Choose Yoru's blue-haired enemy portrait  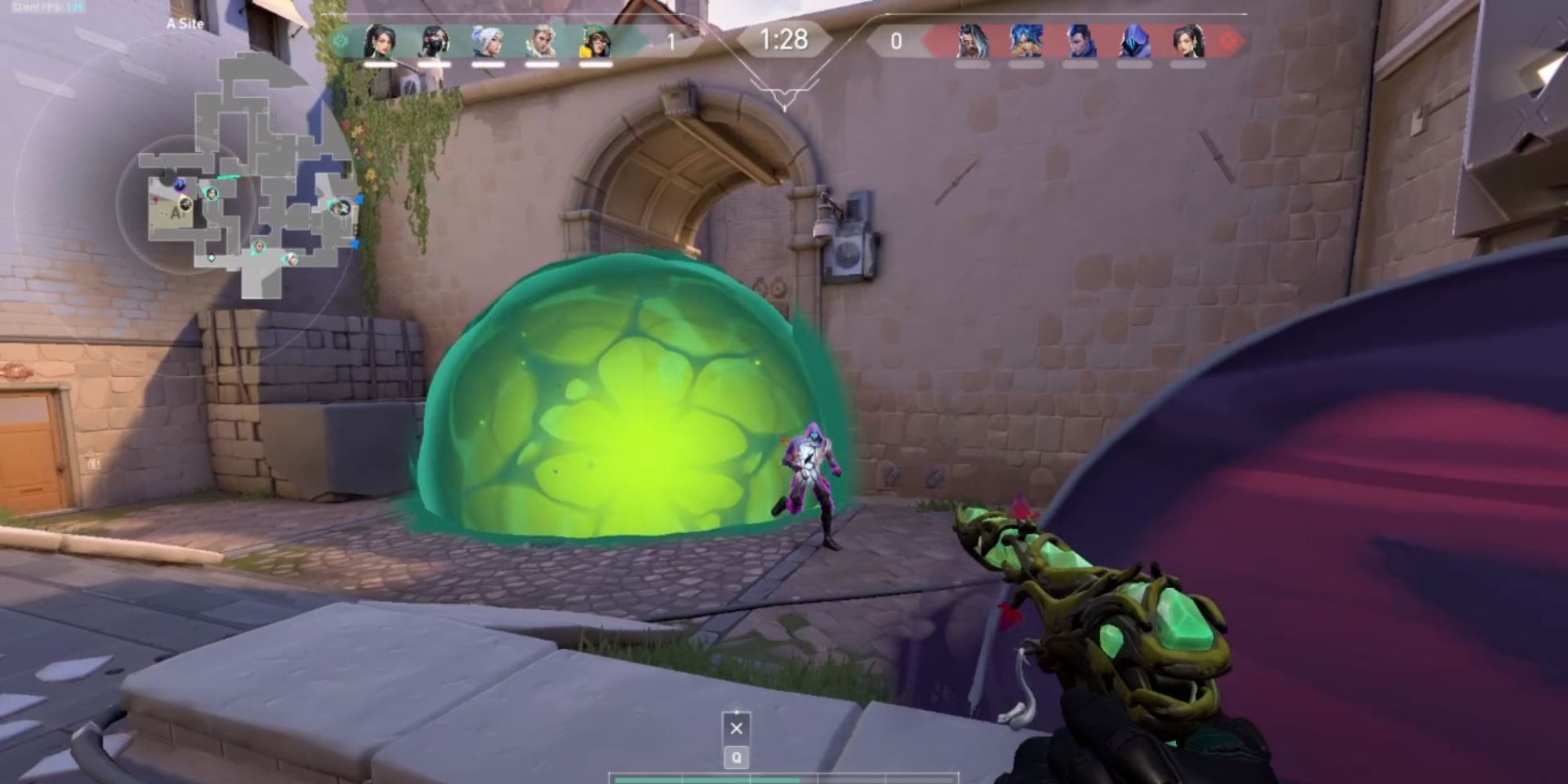[1080, 41]
